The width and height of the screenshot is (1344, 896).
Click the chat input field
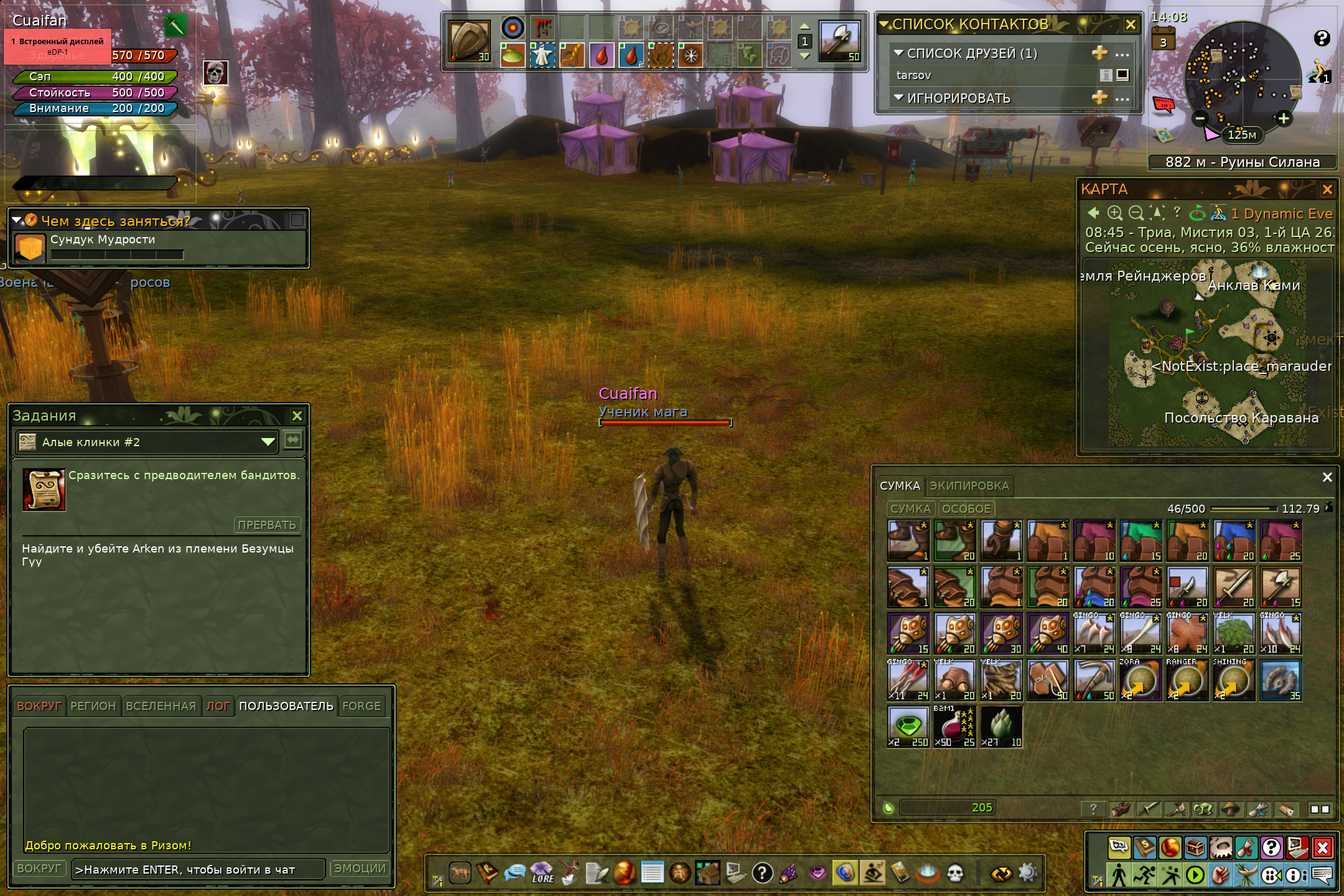(198, 869)
